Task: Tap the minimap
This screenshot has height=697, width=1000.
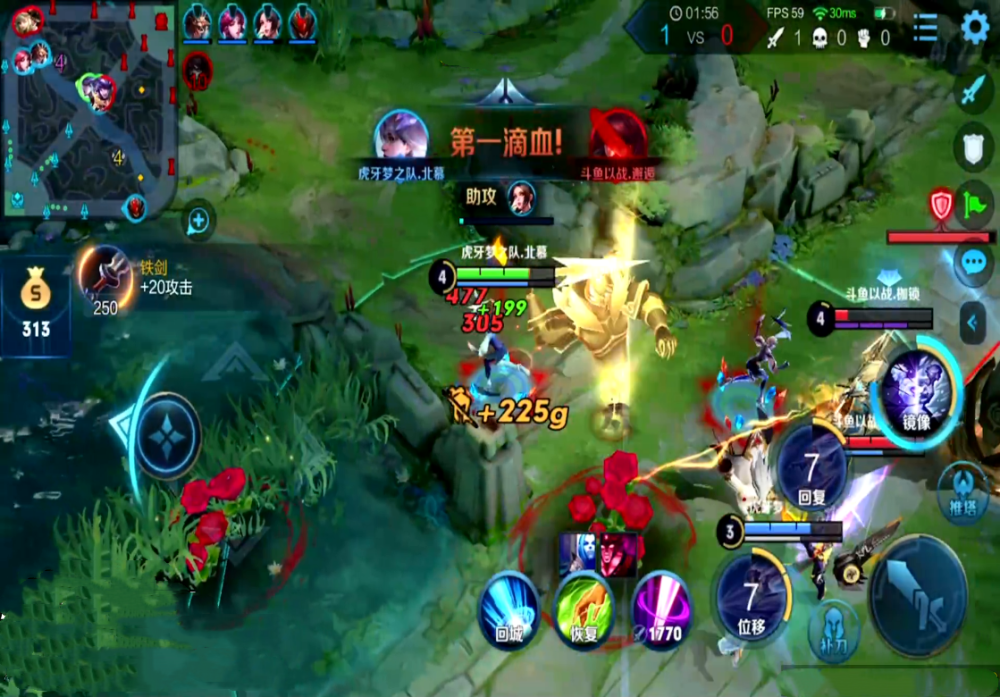Action: 88,110
